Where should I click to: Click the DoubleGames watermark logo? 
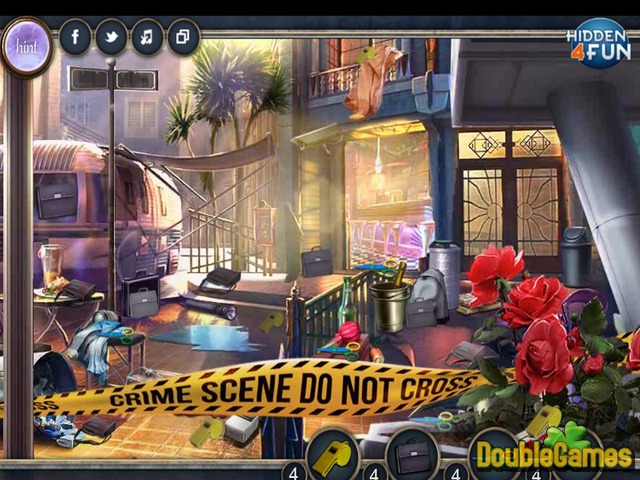[x=553, y=453]
